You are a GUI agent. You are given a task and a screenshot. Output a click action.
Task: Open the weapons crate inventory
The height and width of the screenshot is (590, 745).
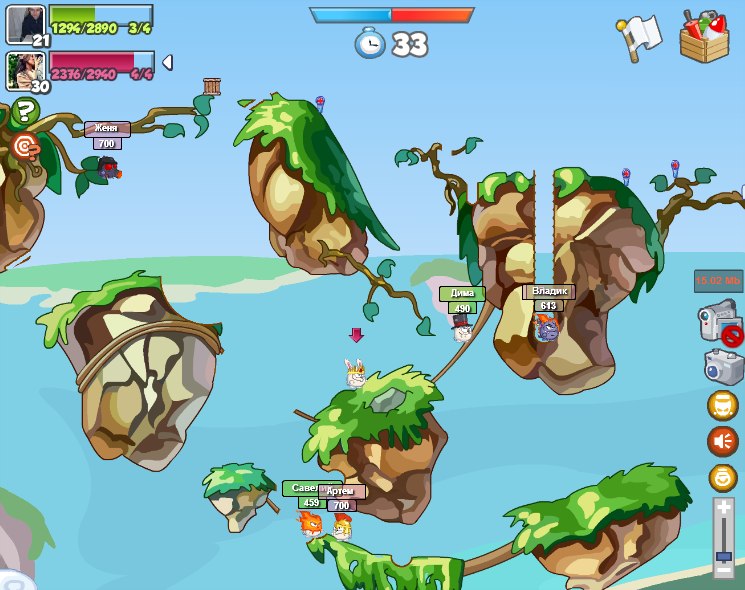704,37
